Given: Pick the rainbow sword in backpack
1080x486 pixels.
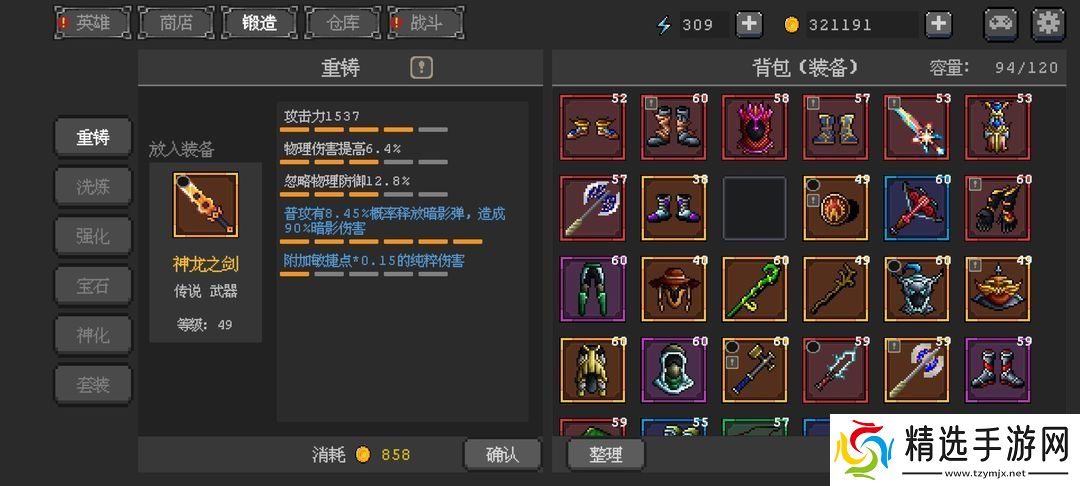Looking at the screenshot, I should click(916, 127).
